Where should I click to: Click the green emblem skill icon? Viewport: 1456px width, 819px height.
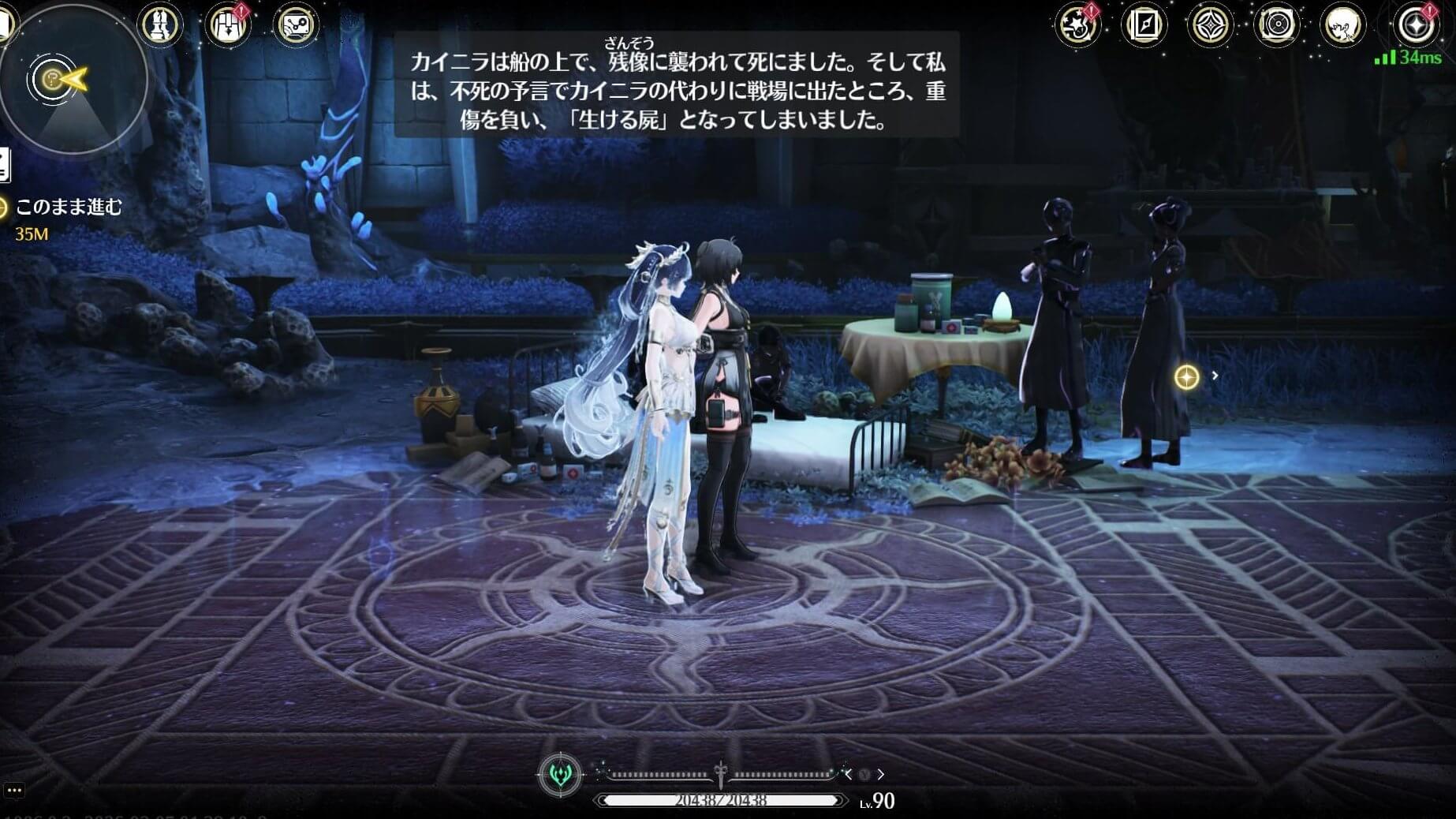pos(560,774)
